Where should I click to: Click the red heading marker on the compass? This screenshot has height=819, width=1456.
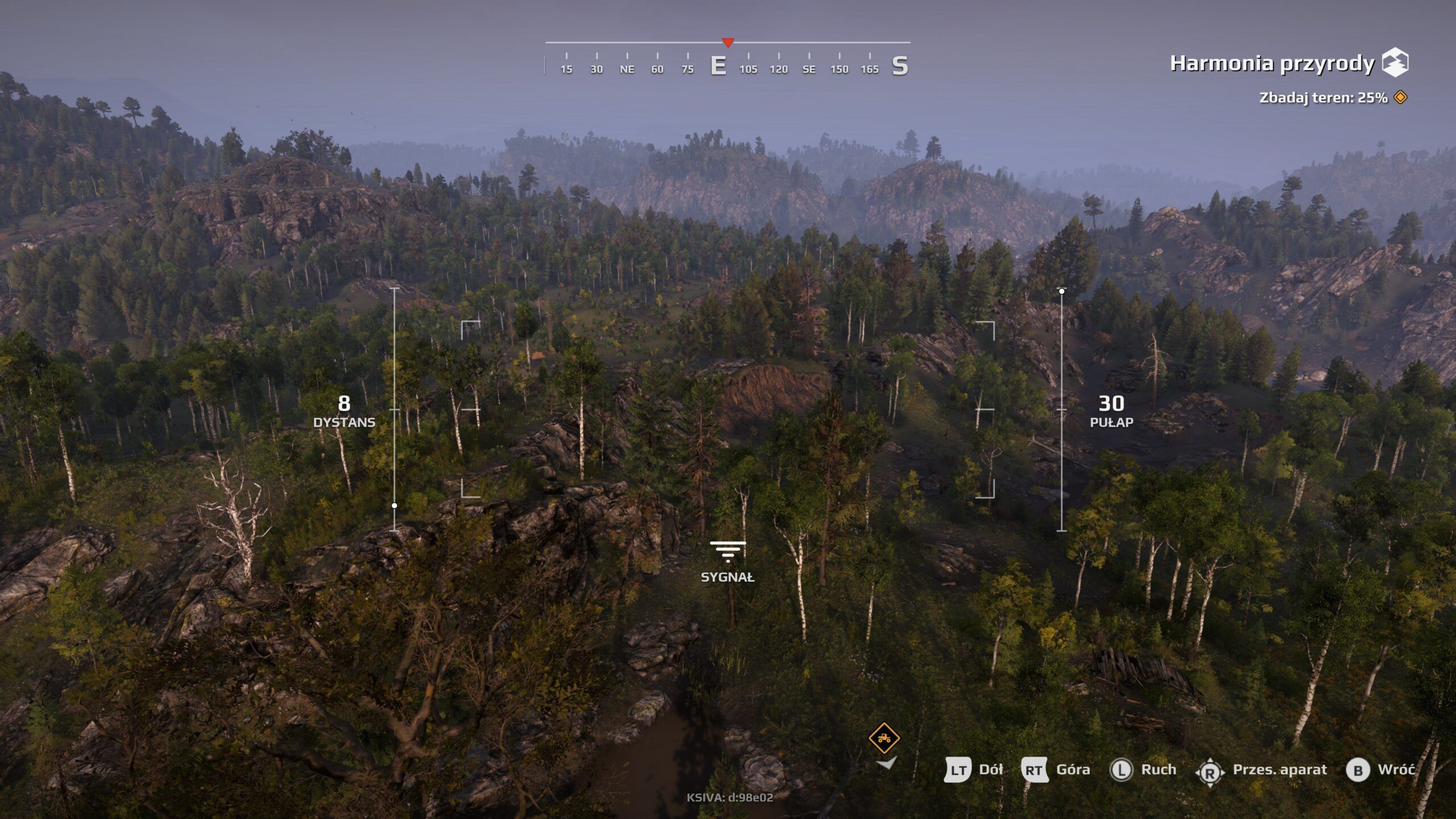point(728,42)
